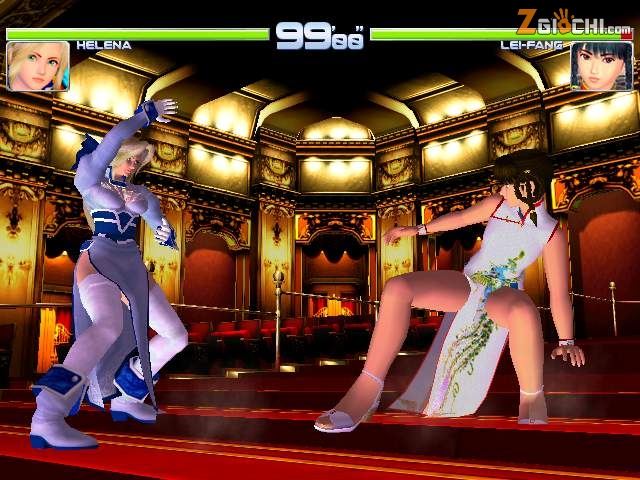The width and height of the screenshot is (640, 480).
Task: Select Lei-Fang's character portrait
Action: (601, 67)
